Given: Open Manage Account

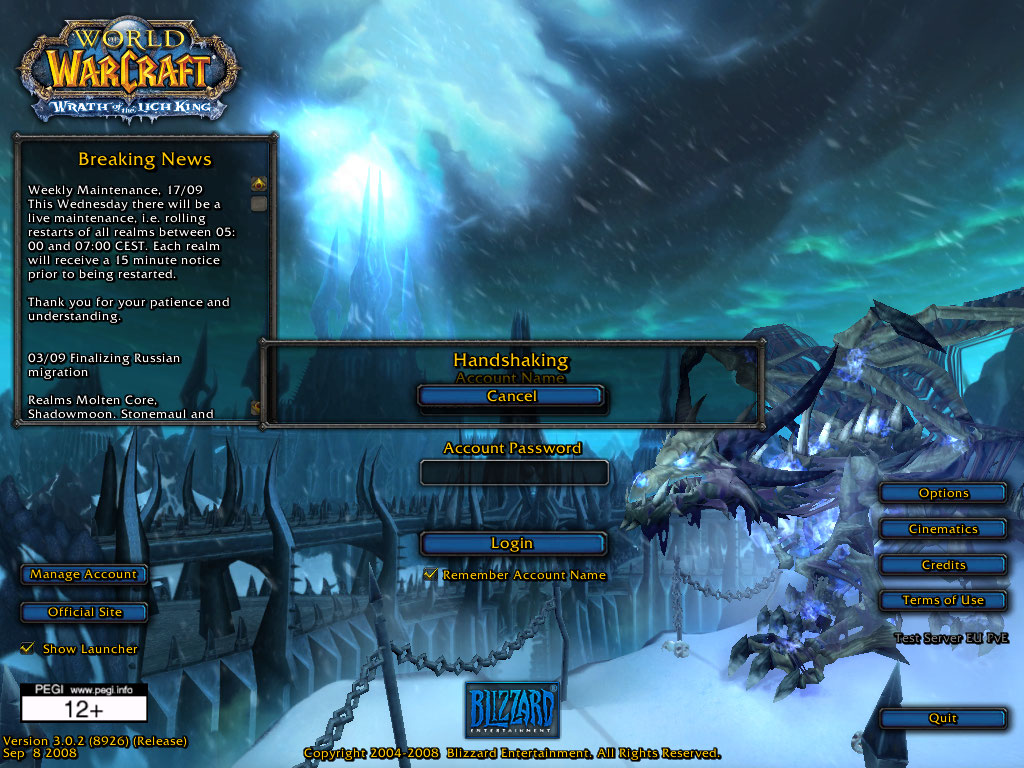Looking at the screenshot, I should [x=84, y=575].
